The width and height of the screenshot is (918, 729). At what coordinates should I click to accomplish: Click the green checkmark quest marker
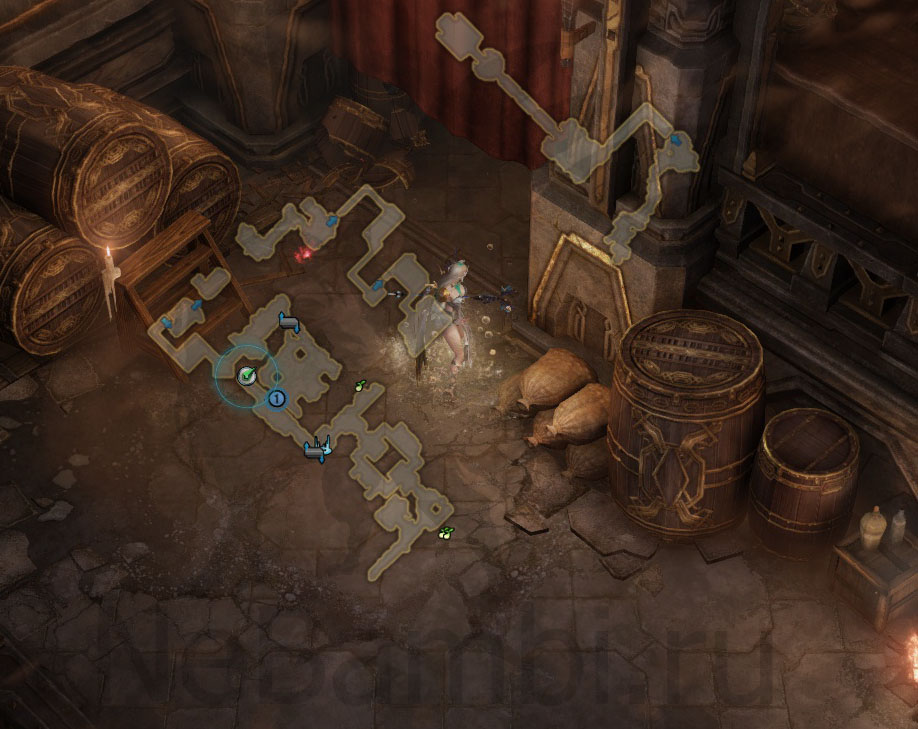tap(247, 374)
